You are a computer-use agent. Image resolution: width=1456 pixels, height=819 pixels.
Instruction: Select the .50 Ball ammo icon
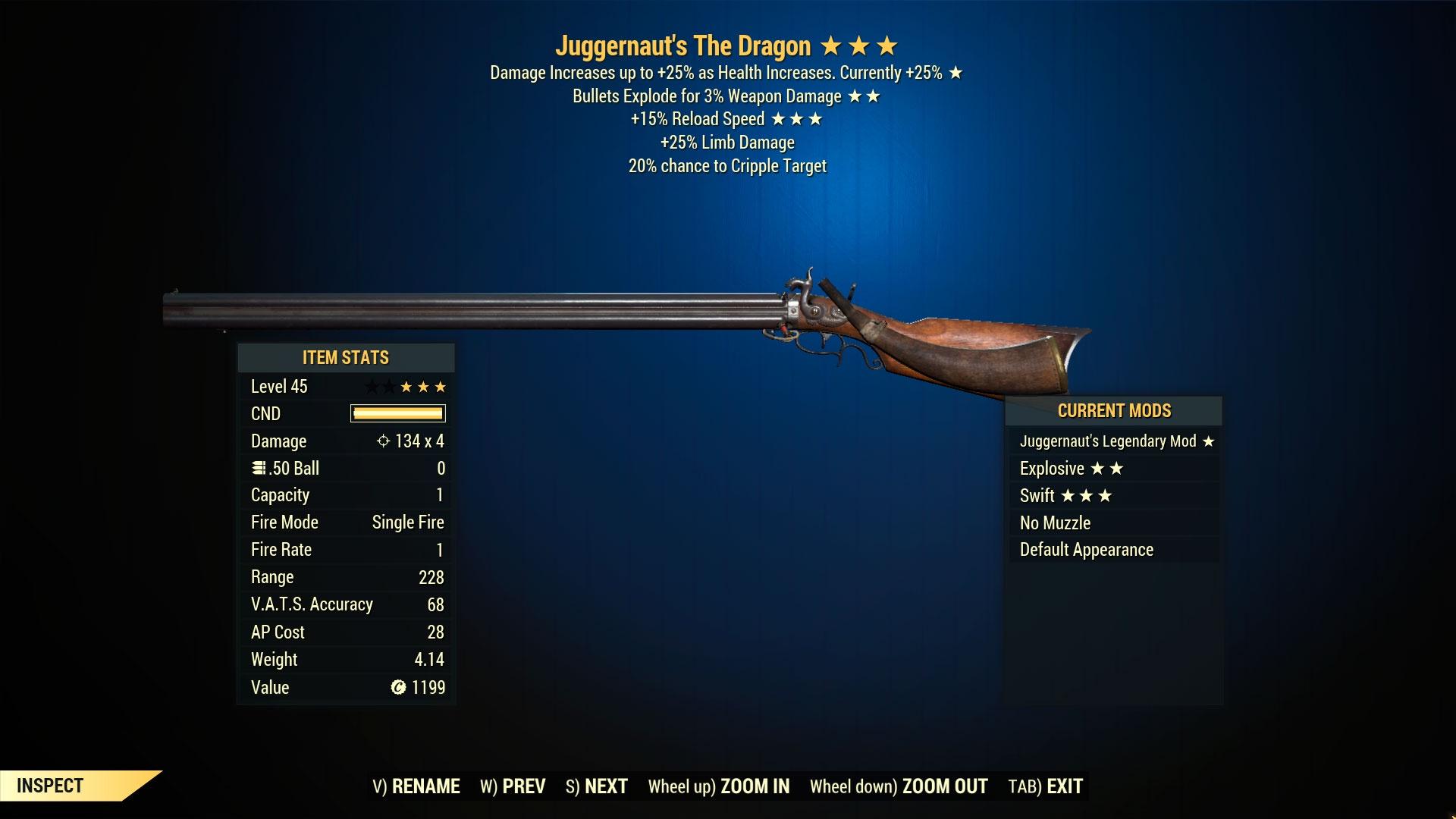pyautogui.click(x=258, y=468)
